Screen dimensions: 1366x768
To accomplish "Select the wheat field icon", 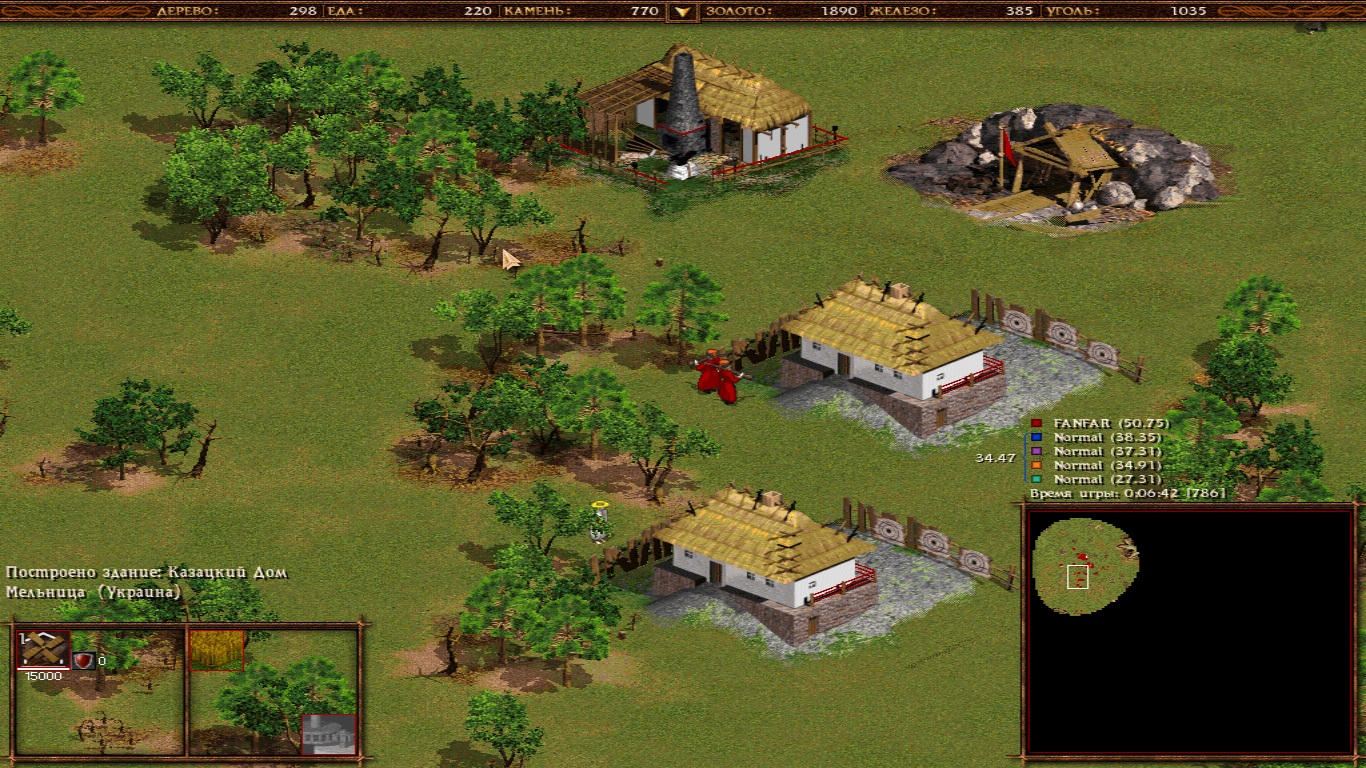I will point(217,650).
